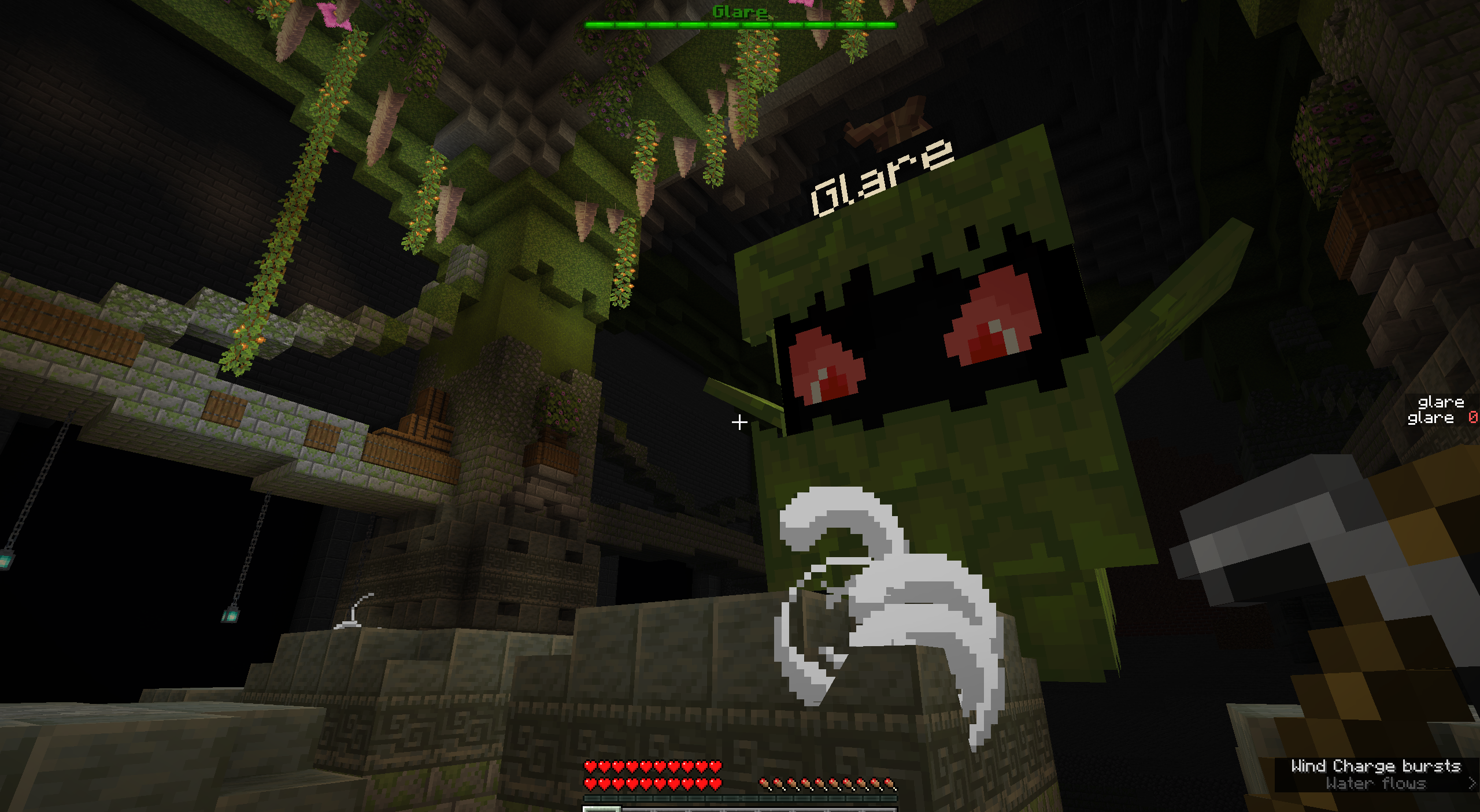Select the highlighted active hotbar slot
Viewport: 1480px width, 812px height.
[x=601, y=809]
